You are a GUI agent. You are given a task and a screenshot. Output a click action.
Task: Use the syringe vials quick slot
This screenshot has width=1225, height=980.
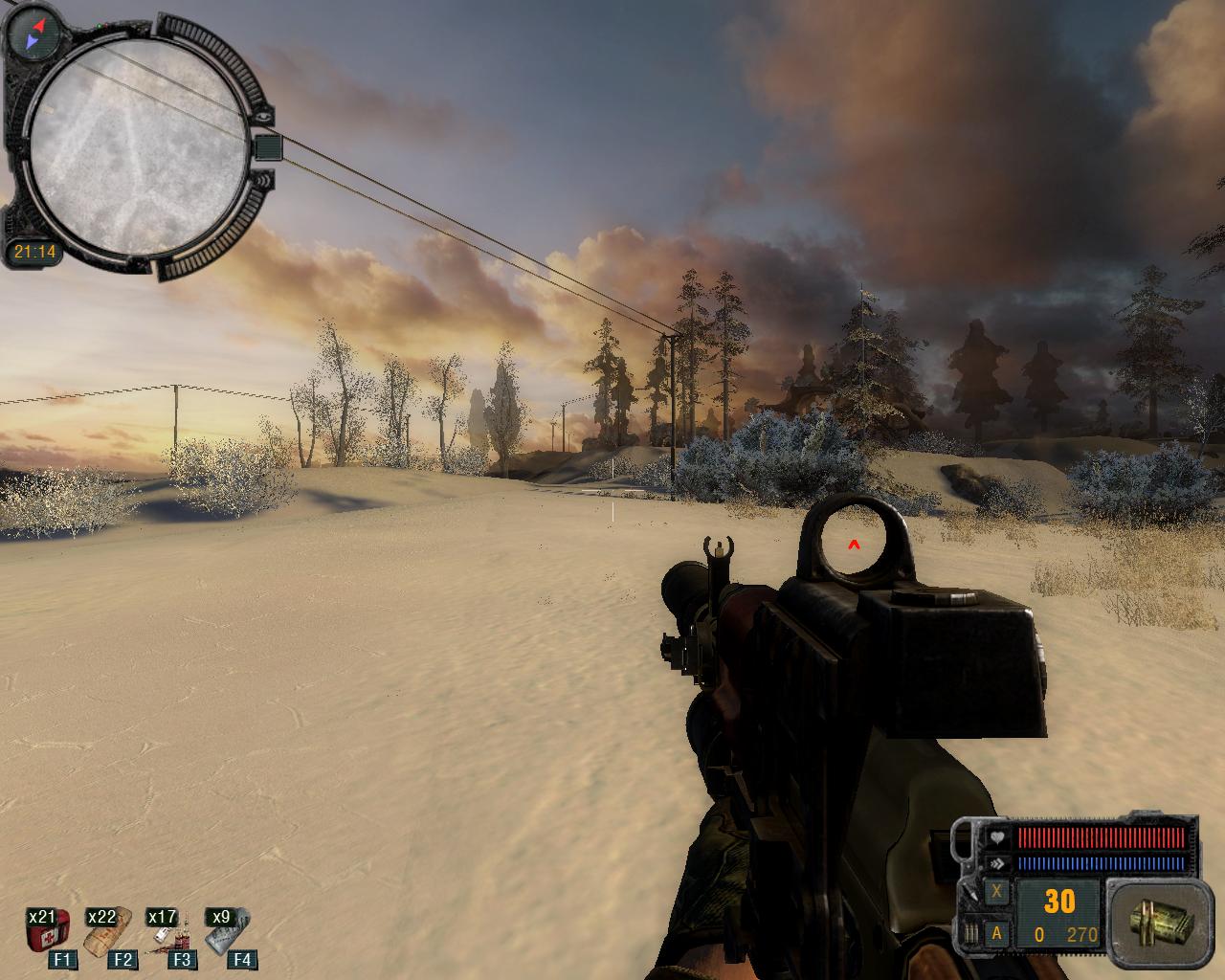pyautogui.click(x=166, y=932)
